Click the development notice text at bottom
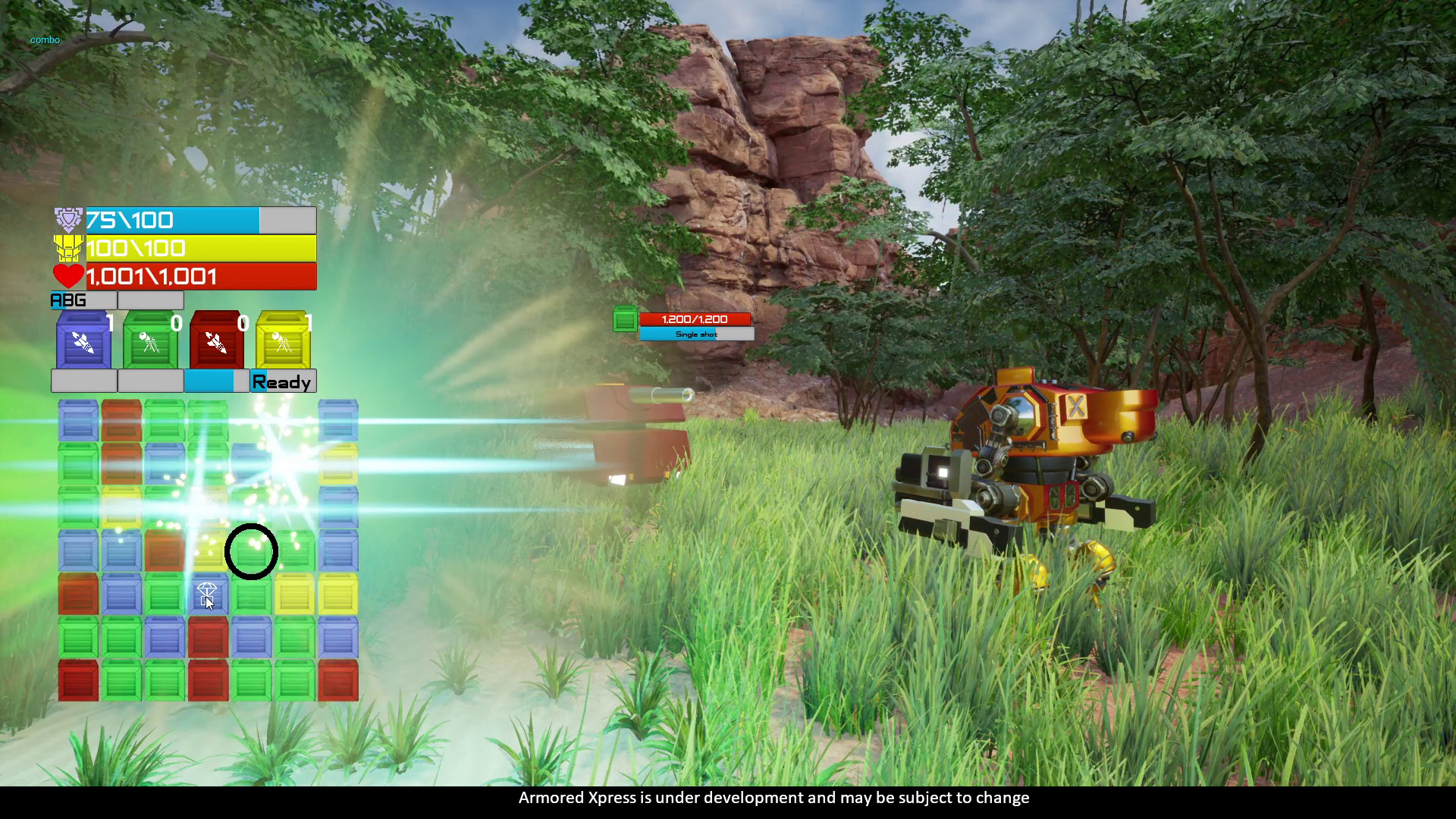The height and width of the screenshot is (819, 1456). [773, 798]
